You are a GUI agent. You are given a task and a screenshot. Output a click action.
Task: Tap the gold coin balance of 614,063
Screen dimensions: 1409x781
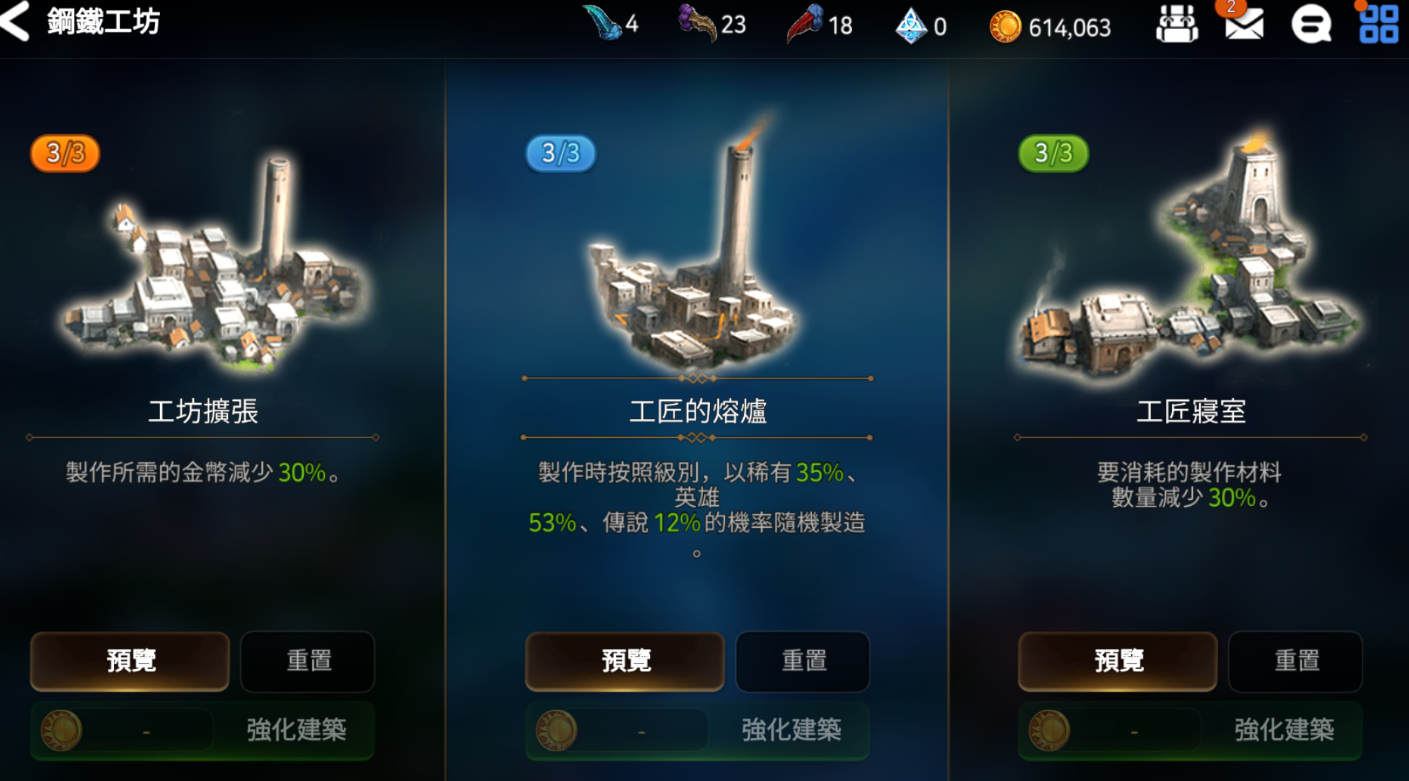pos(1050,27)
